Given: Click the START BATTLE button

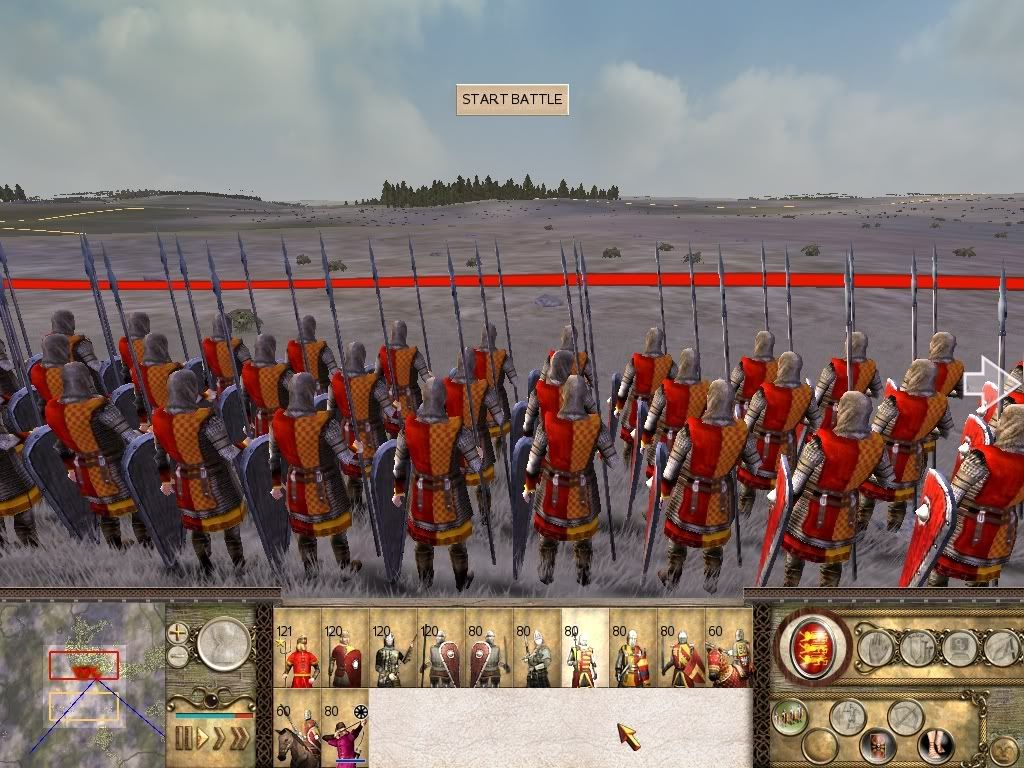Looking at the screenshot, I should click(512, 100).
